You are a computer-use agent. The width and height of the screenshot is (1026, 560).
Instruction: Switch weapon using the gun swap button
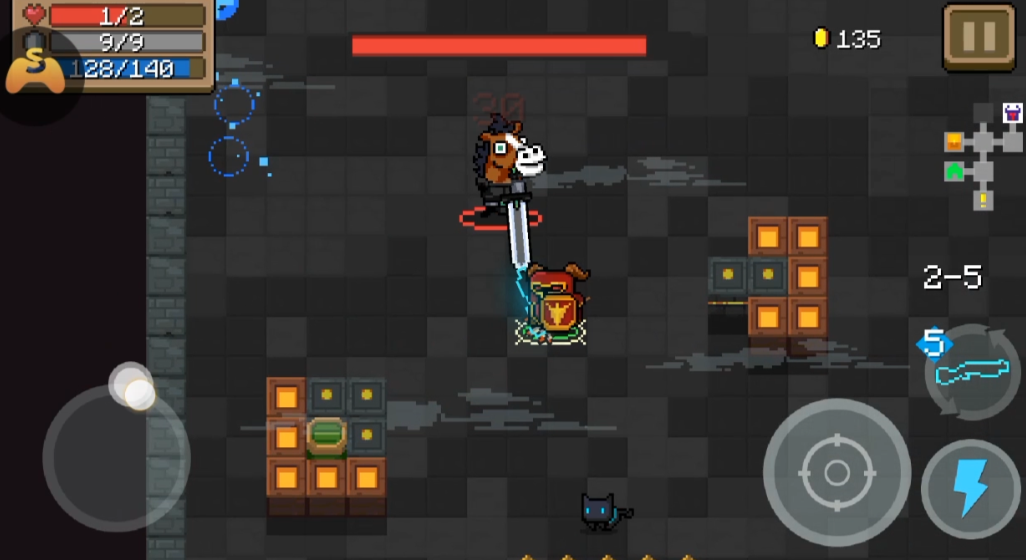tap(971, 371)
